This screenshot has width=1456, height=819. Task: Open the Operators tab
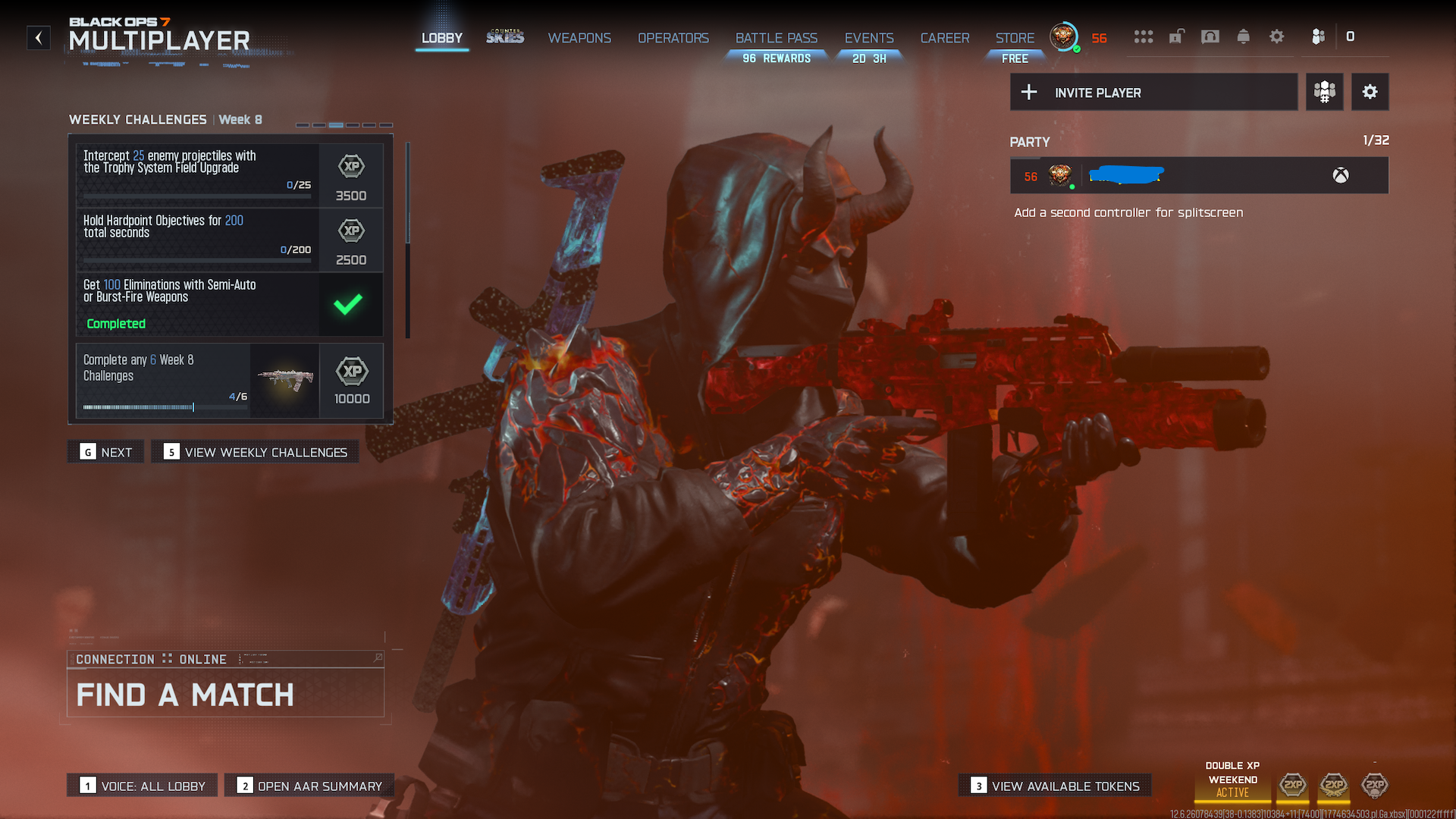click(673, 38)
